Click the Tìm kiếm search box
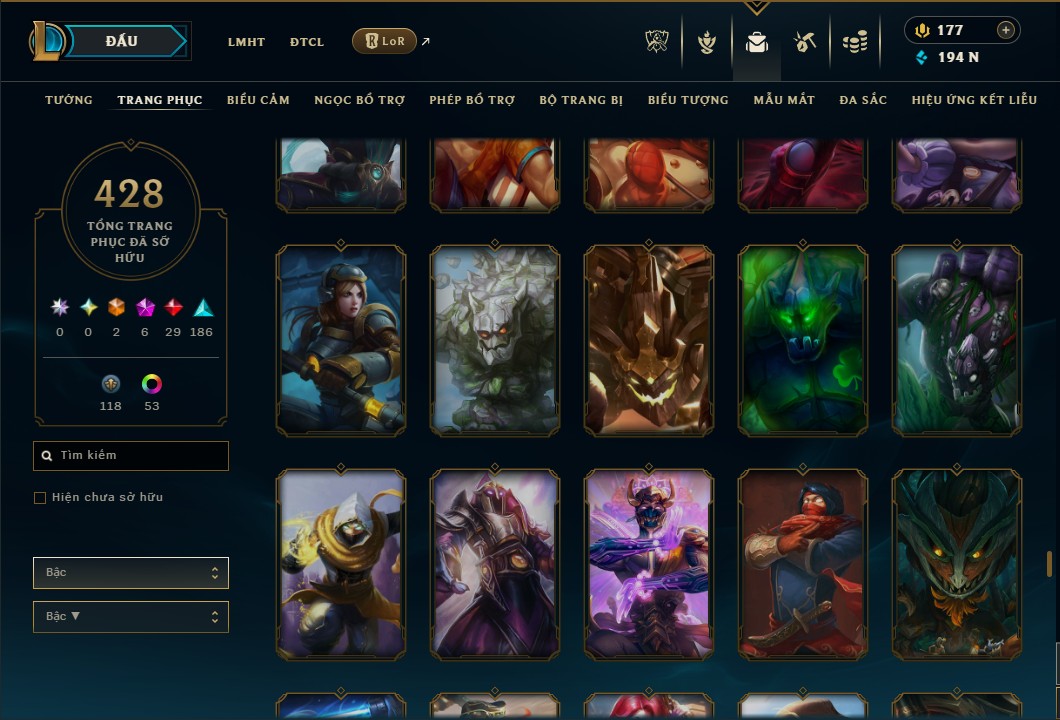Screen dimensions: 1060x720 [131, 456]
